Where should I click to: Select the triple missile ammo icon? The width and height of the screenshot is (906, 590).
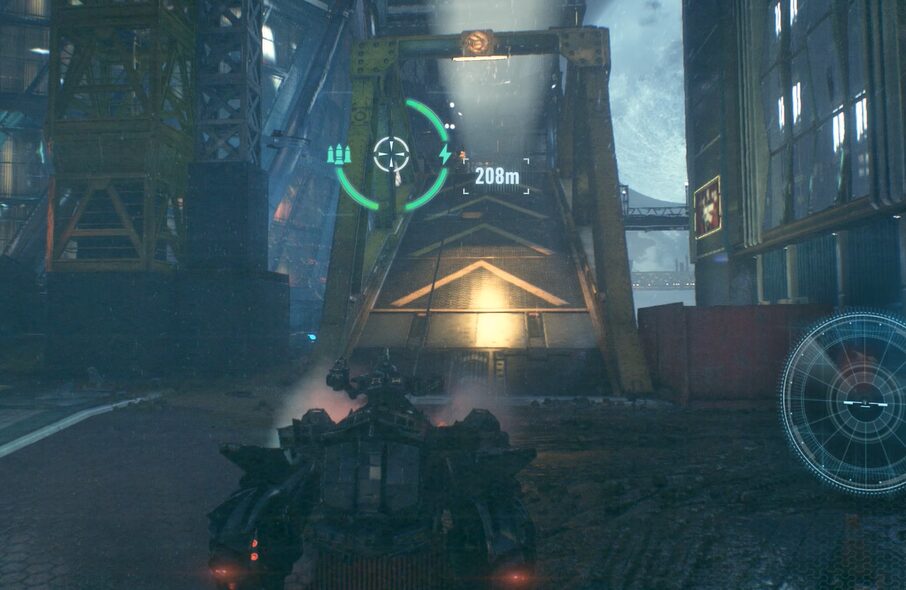[x=339, y=155]
